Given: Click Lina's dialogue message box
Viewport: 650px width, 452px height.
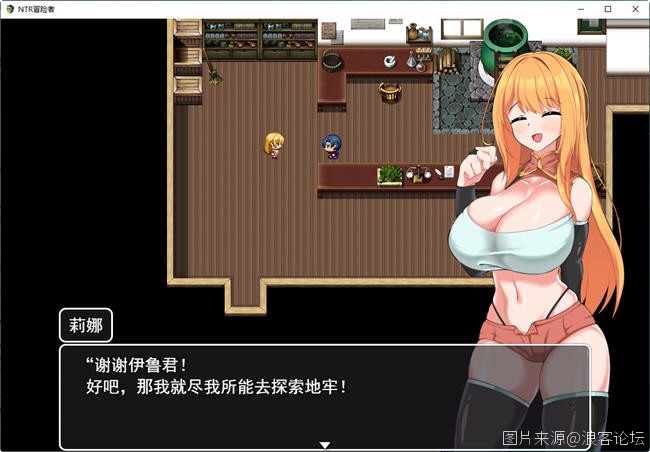Looking at the screenshot, I should tap(260, 396).
